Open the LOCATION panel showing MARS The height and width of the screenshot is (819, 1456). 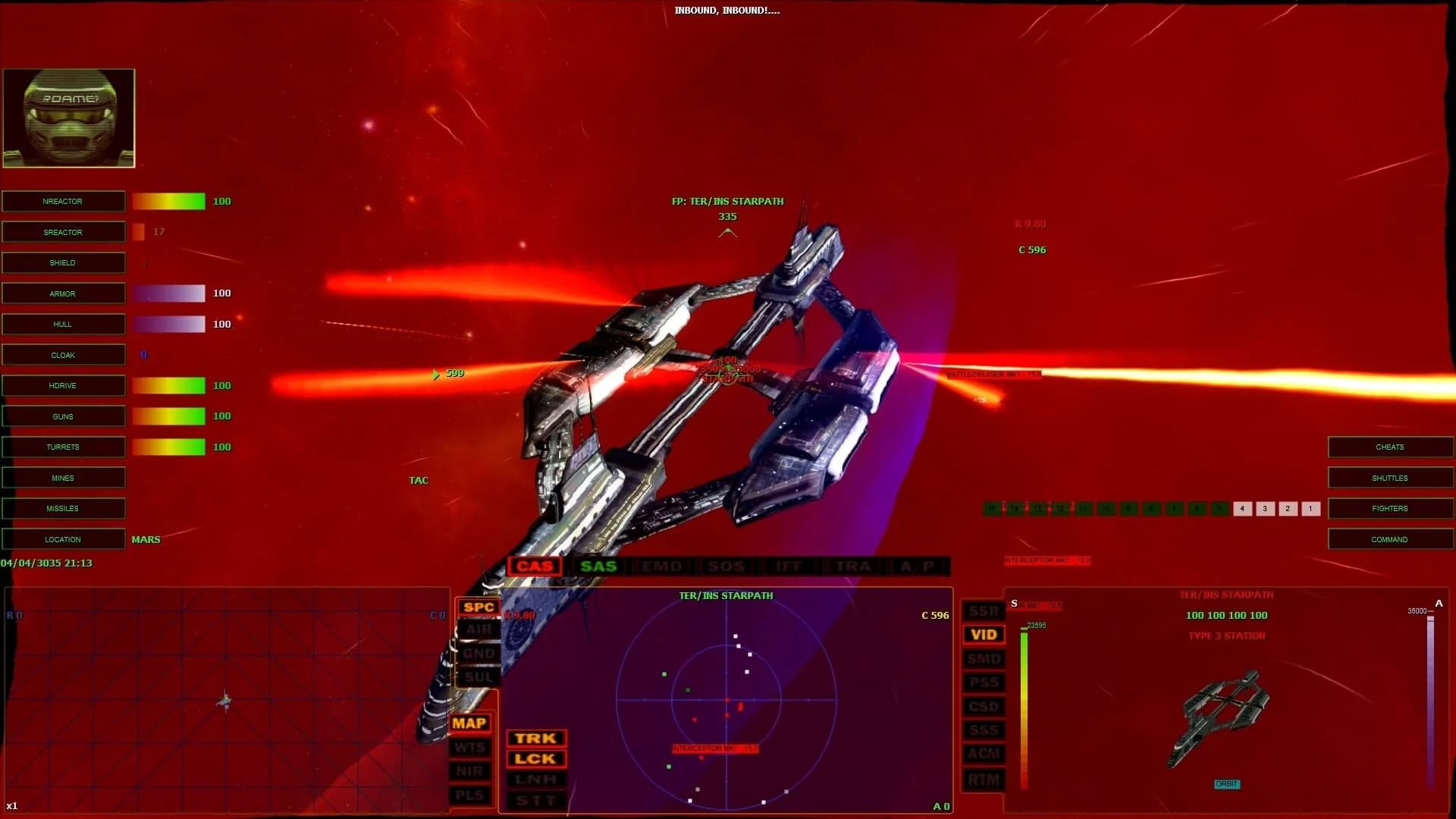coord(64,538)
